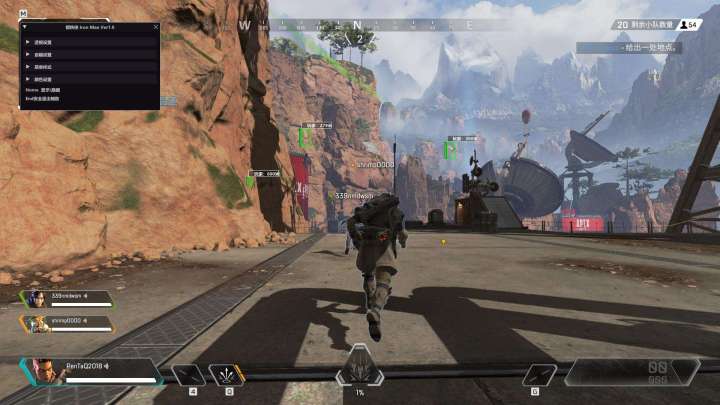Activate the ultimate ability icon at bottom center
Image resolution: width=720 pixels, height=405 pixels.
coord(359,371)
